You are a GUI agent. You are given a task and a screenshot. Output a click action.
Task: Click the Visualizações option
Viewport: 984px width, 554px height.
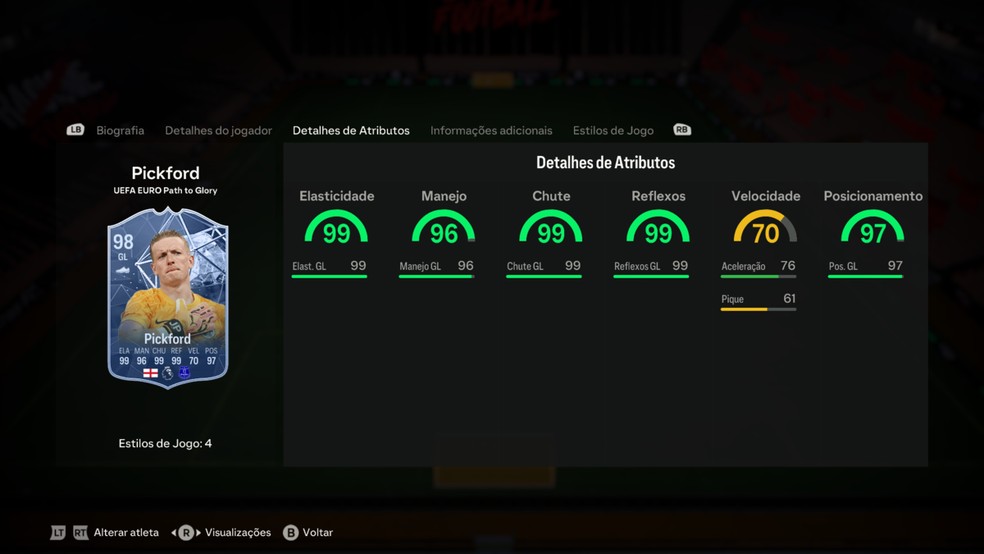[x=237, y=533]
